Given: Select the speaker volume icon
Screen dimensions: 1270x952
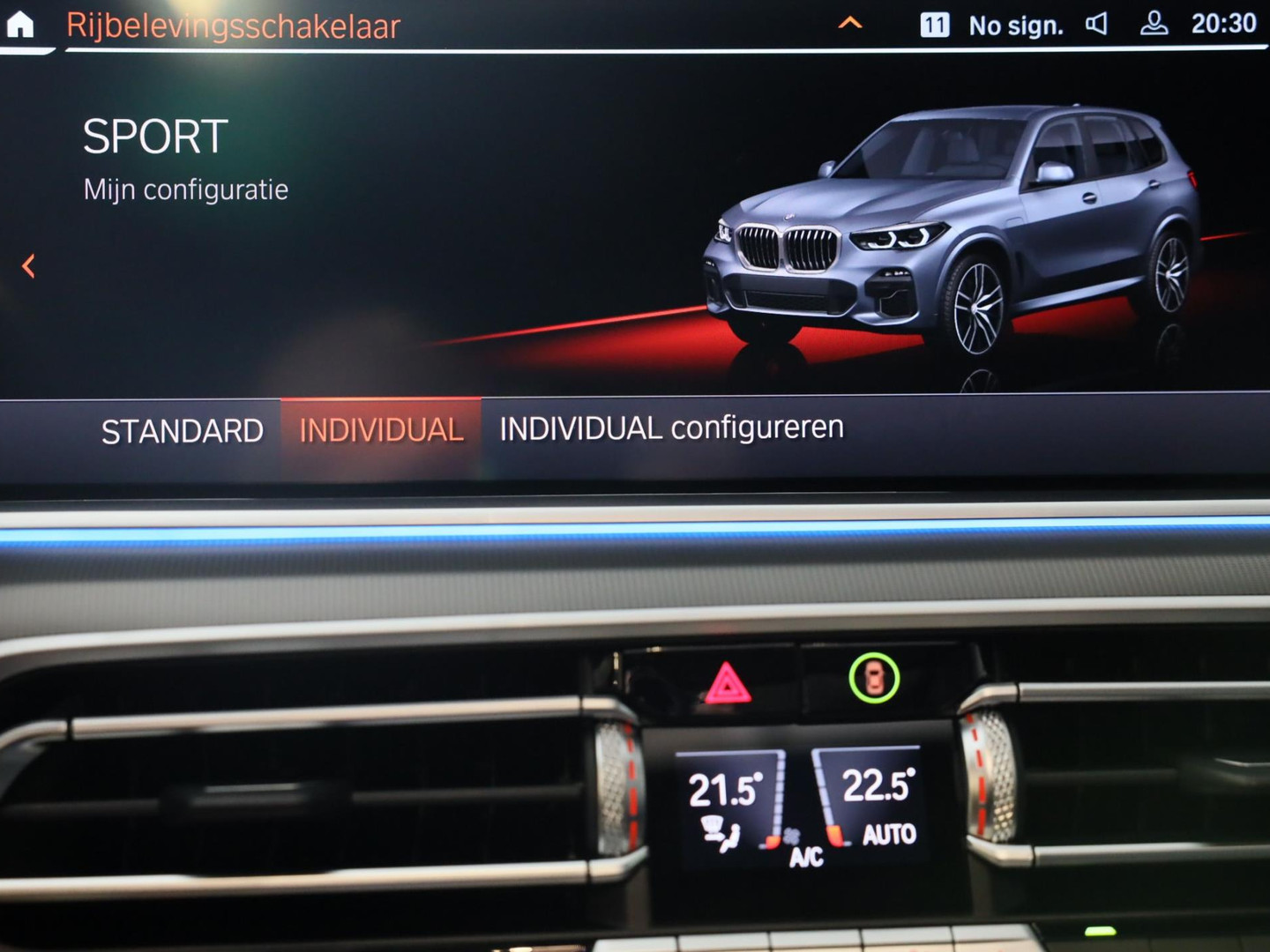Looking at the screenshot, I should click(1096, 25).
